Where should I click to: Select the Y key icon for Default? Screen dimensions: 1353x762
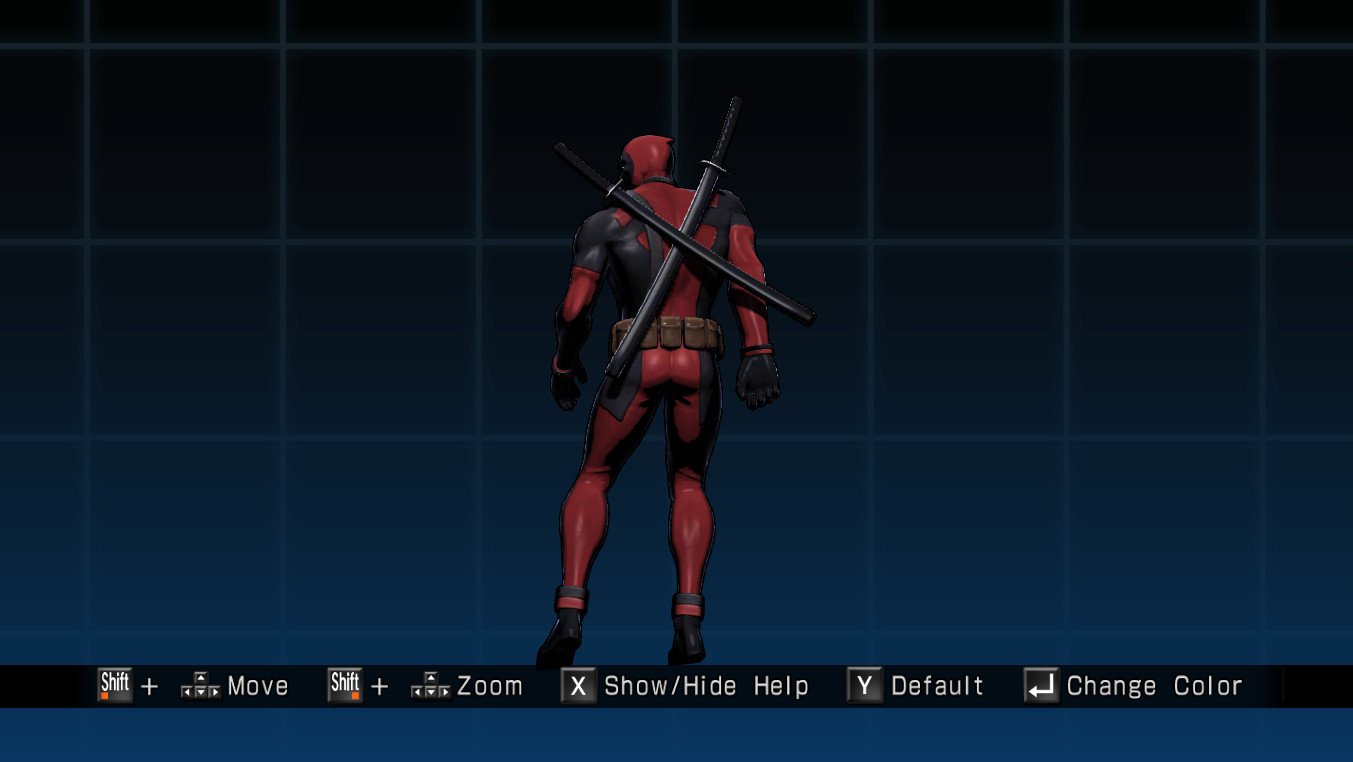pyautogui.click(x=862, y=685)
